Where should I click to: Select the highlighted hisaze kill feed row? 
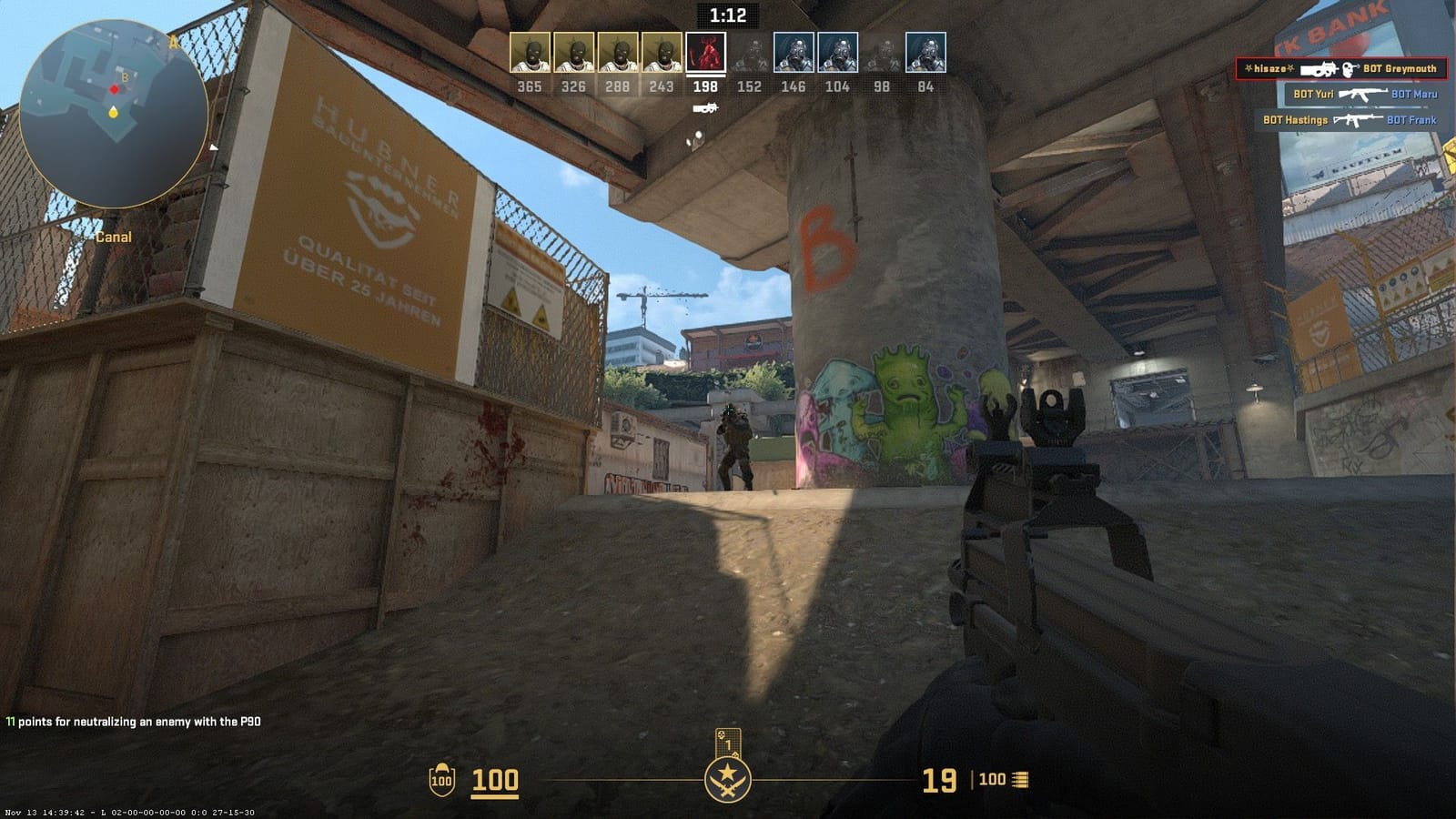[x=1344, y=68]
